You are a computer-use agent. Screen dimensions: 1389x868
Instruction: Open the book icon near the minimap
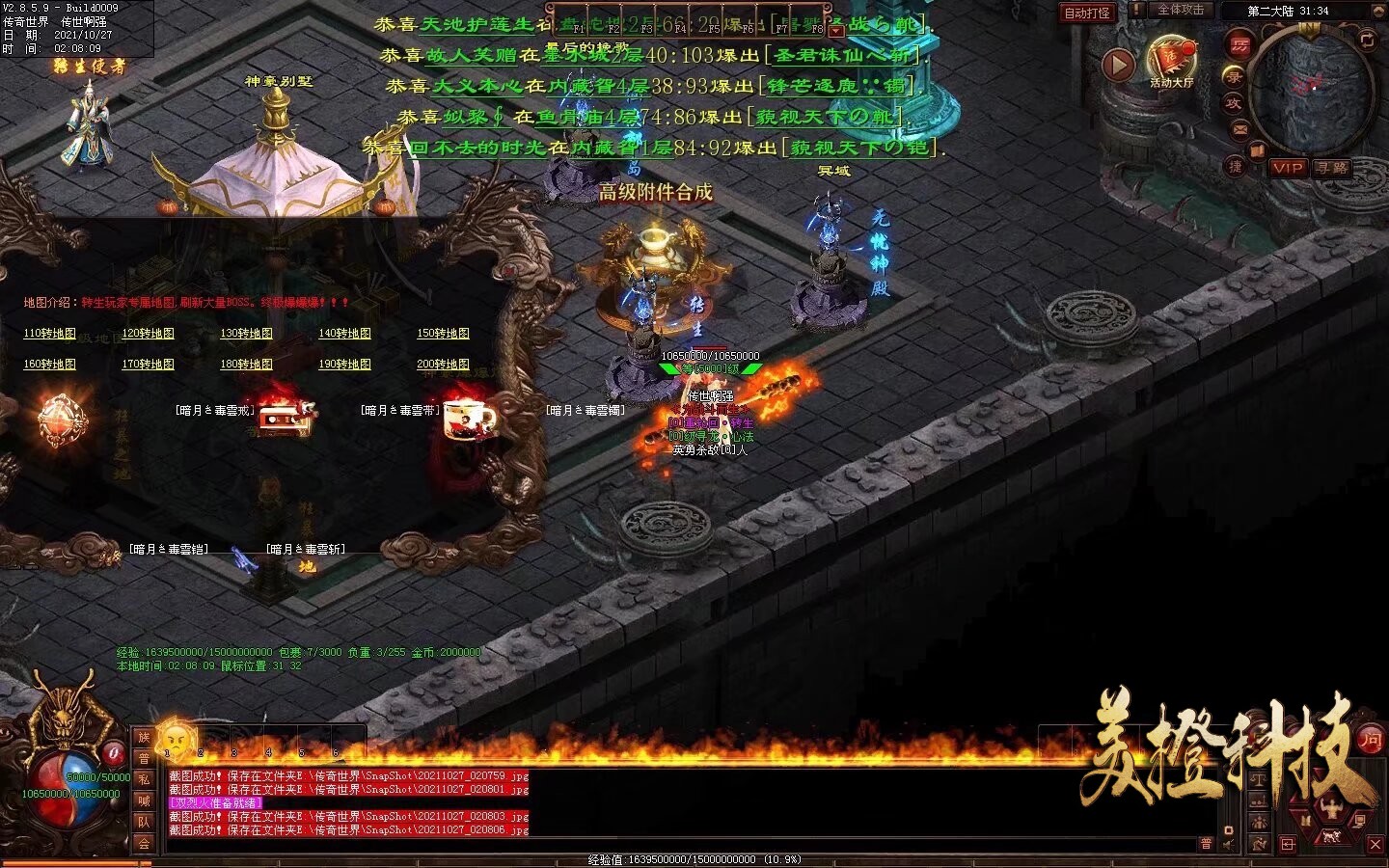coord(1257,149)
